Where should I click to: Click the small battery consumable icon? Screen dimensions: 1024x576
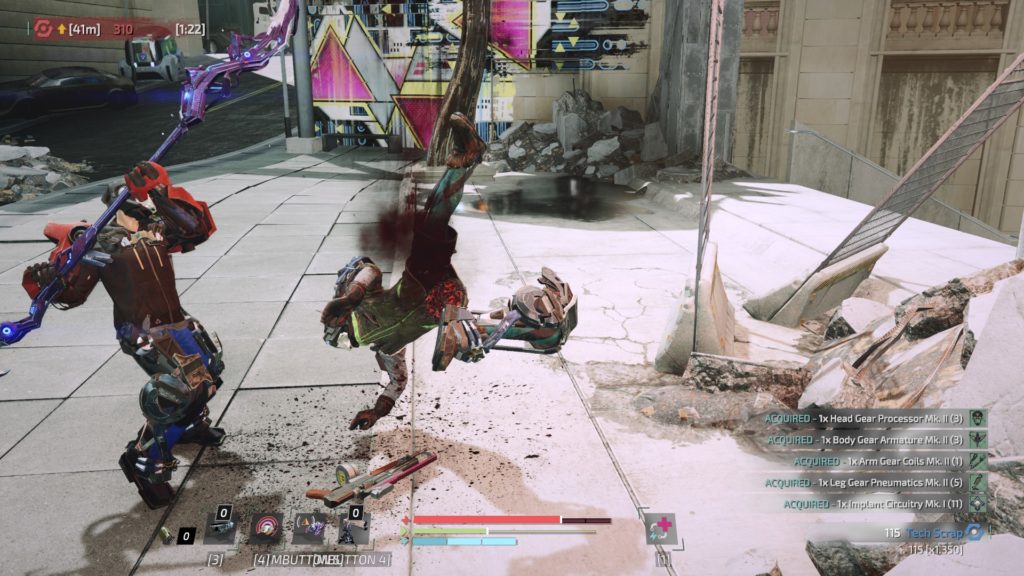point(166,535)
